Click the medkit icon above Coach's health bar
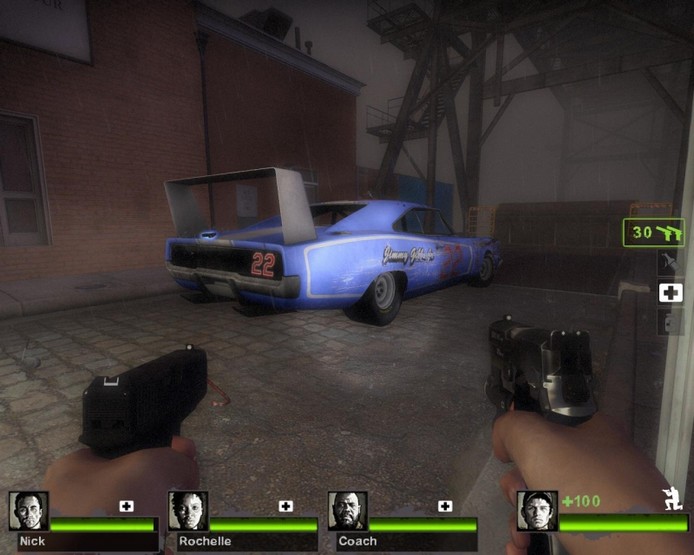This screenshot has width=694, height=555. [445, 506]
